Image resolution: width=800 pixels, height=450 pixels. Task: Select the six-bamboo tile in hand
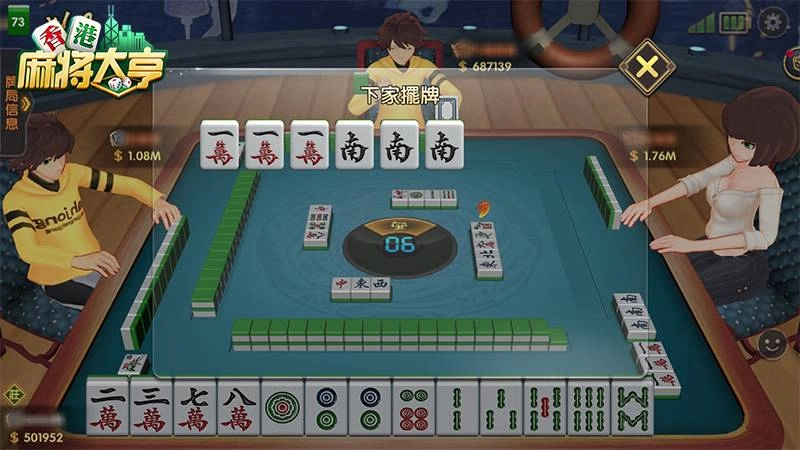pyautogui.click(x=588, y=409)
